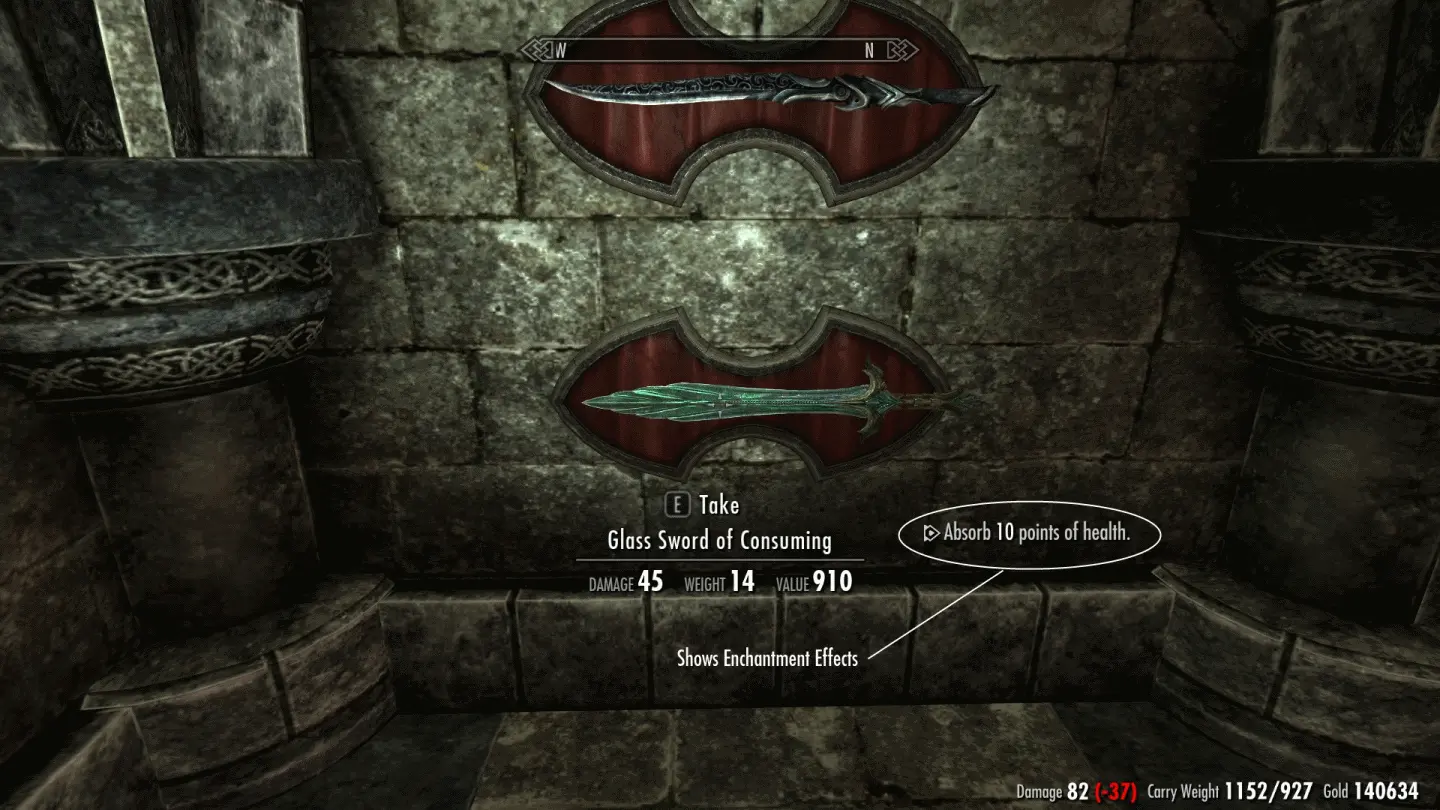1440x810 pixels.
Task: Select the DAMAGE 45 stat entry
Action: (626, 583)
